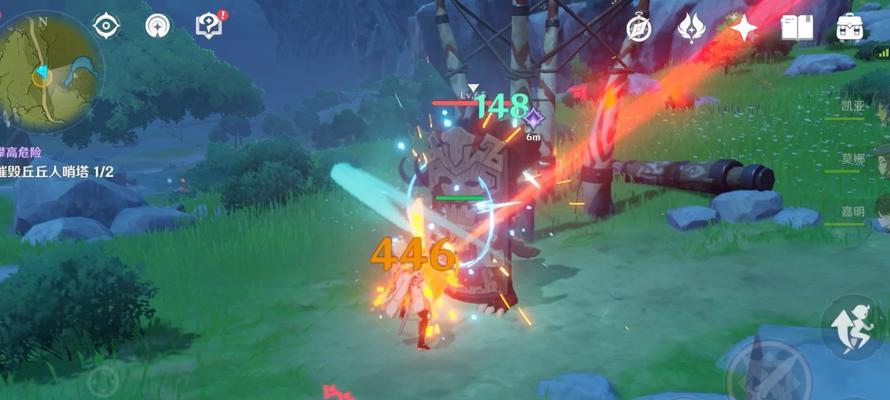The height and width of the screenshot is (400, 890).
Task: Tap the round icon between eye and tutorial icons
Action: 157,26
